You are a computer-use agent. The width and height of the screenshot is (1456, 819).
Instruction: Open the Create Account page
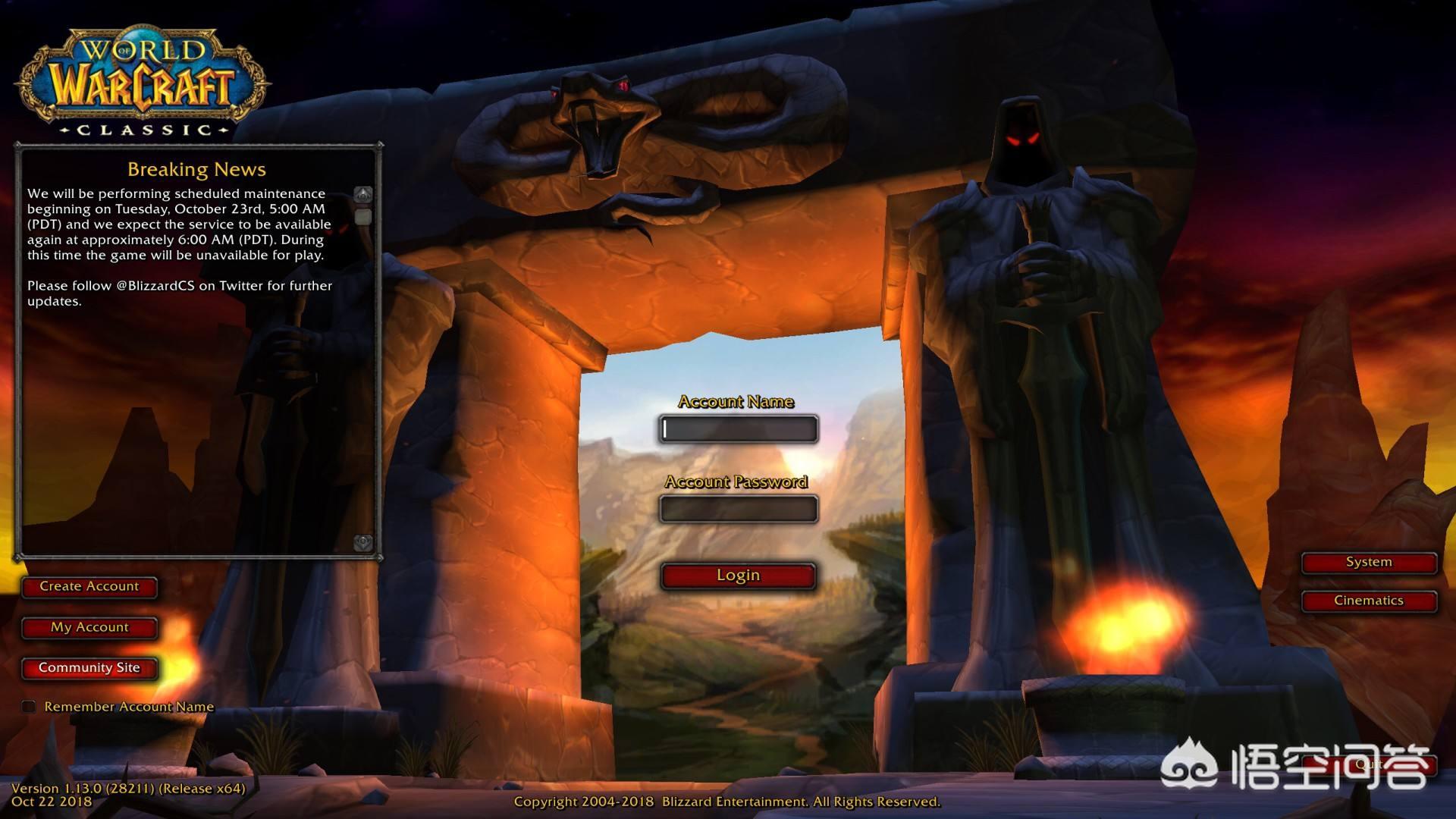pyautogui.click(x=89, y=587)
